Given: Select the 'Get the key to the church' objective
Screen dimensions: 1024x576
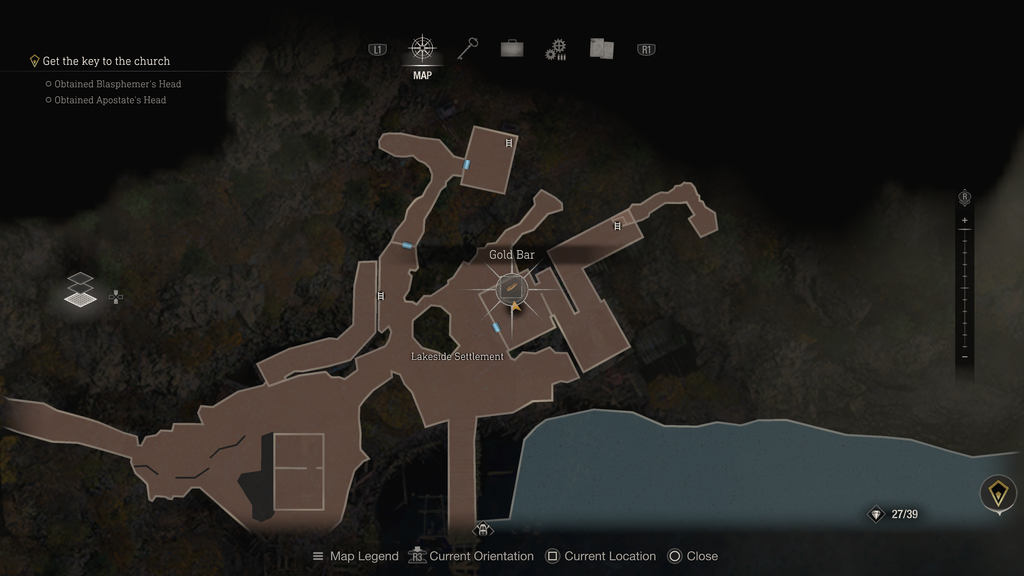Looking at the screenshot, I should point(106,61).
